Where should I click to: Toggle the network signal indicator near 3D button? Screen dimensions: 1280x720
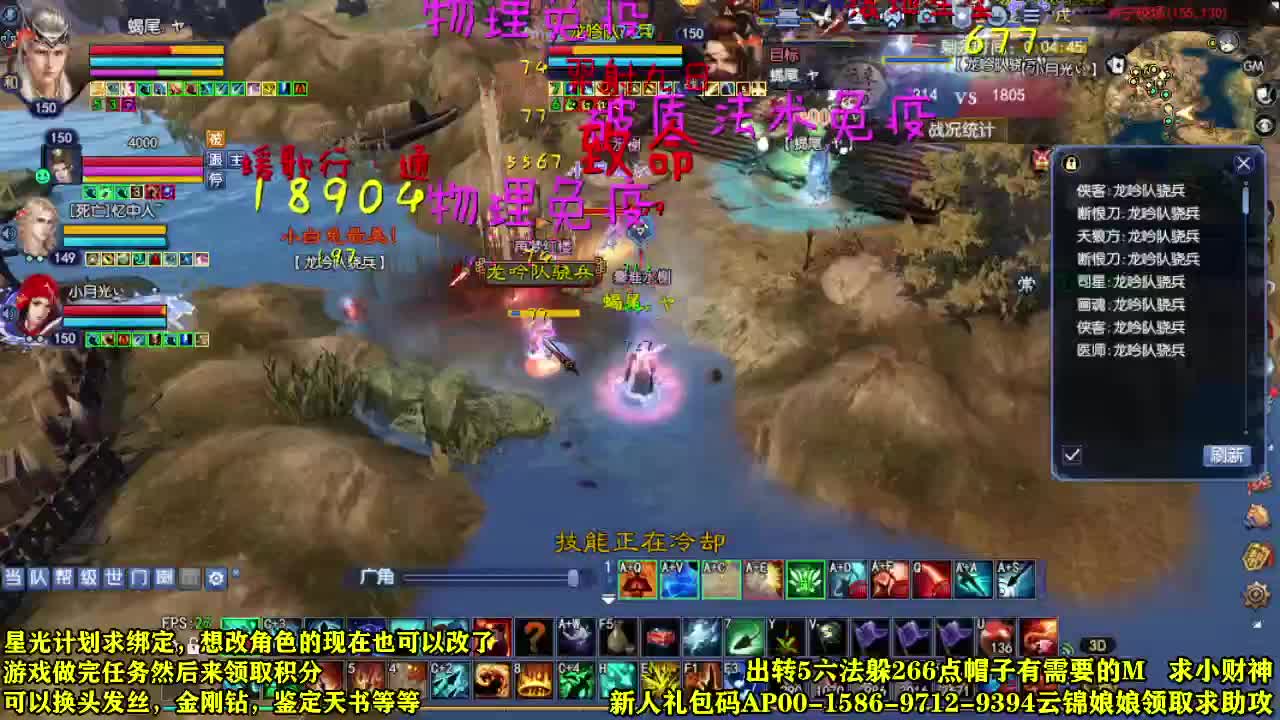[1067, 647]
